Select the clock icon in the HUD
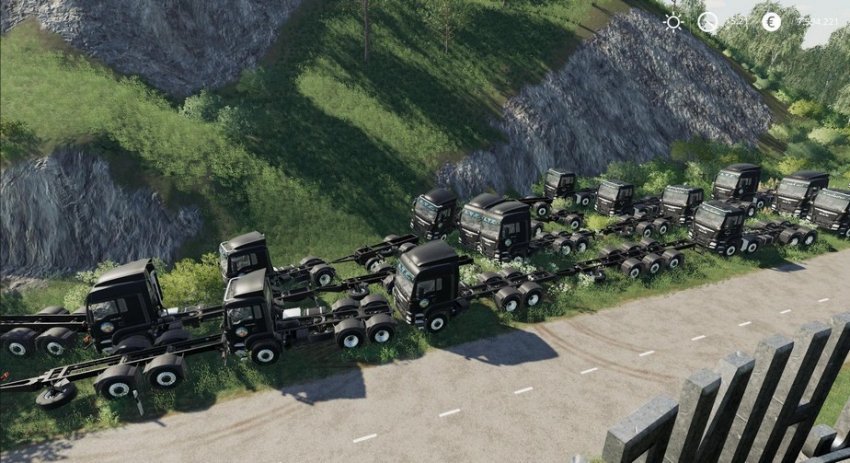This screenshot has height=463, width=850. click(x=708, y=22)
